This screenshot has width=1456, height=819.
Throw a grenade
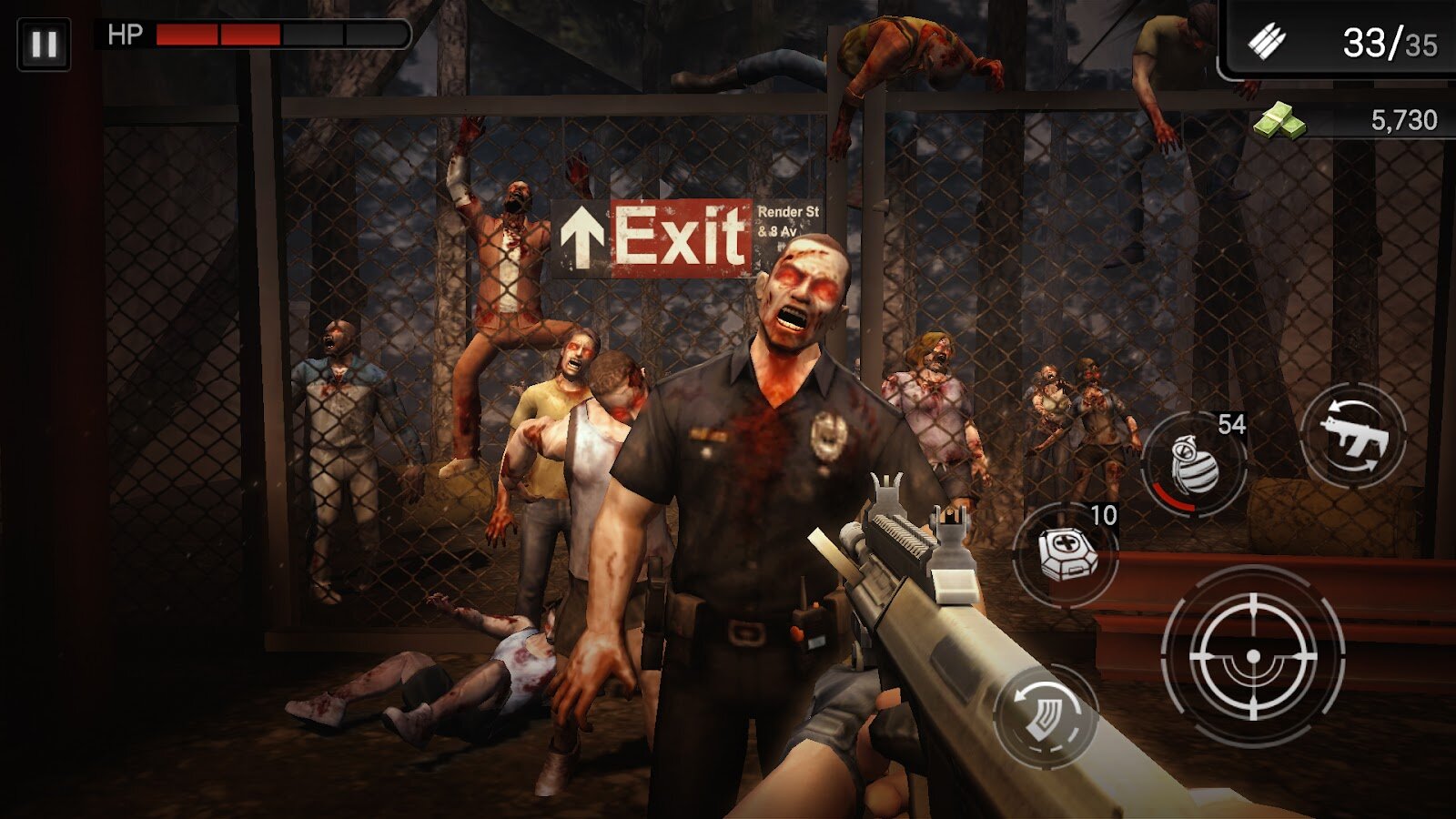[x=1193, y=464]
